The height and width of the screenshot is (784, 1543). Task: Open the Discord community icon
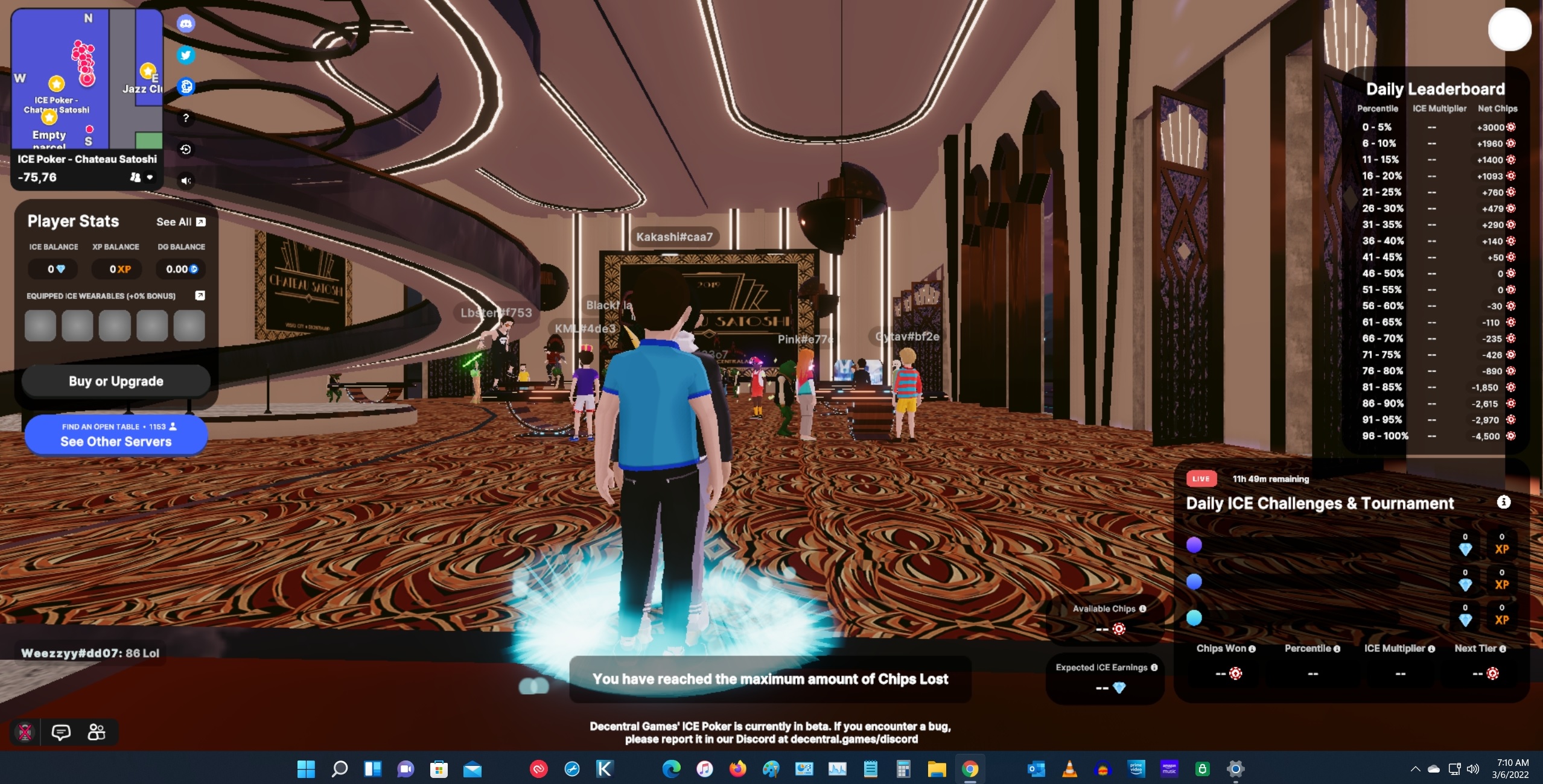[x=186, y=23]
